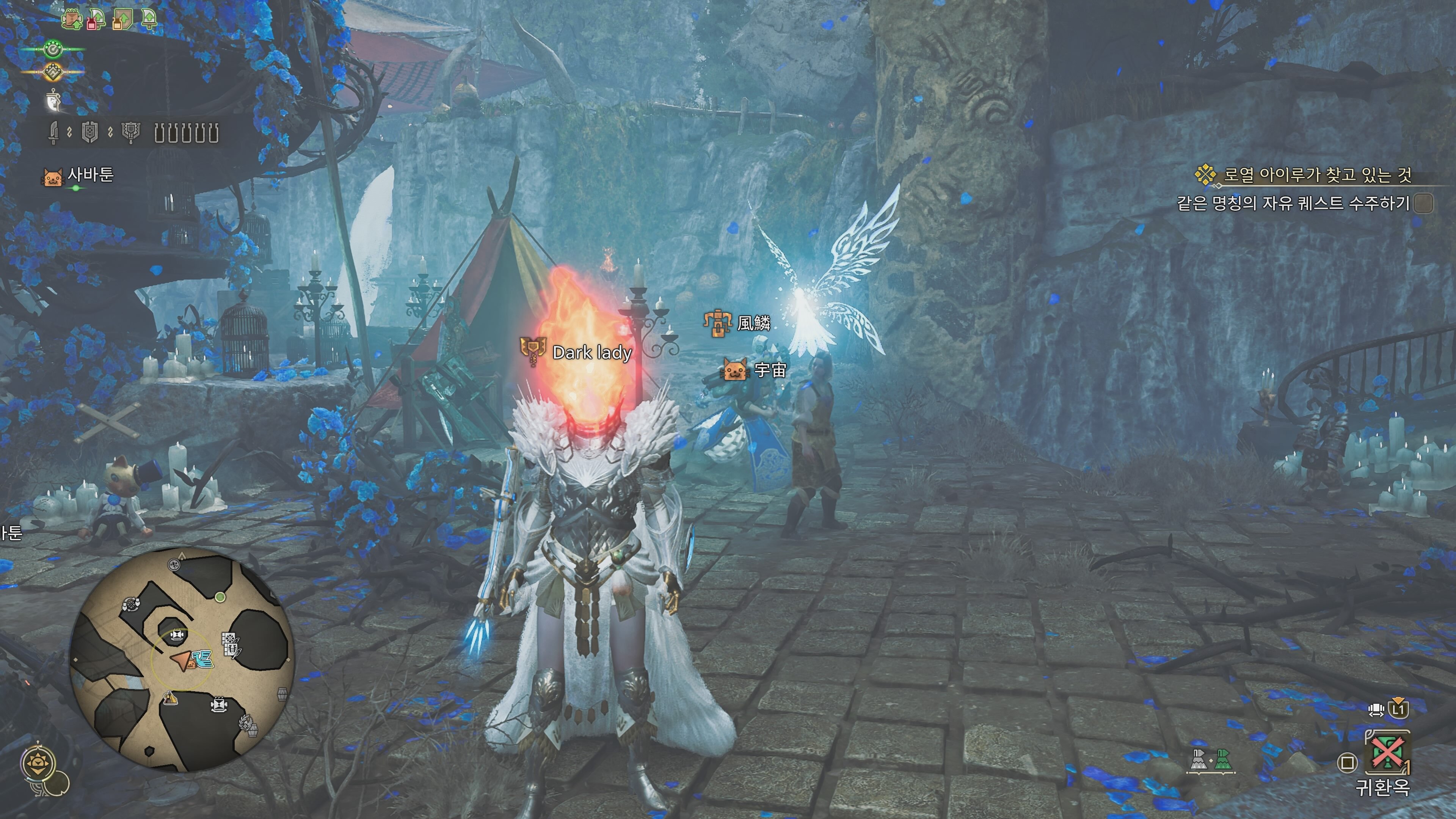Select the grey ammo pouch icon

click(x=1199, y=760)
